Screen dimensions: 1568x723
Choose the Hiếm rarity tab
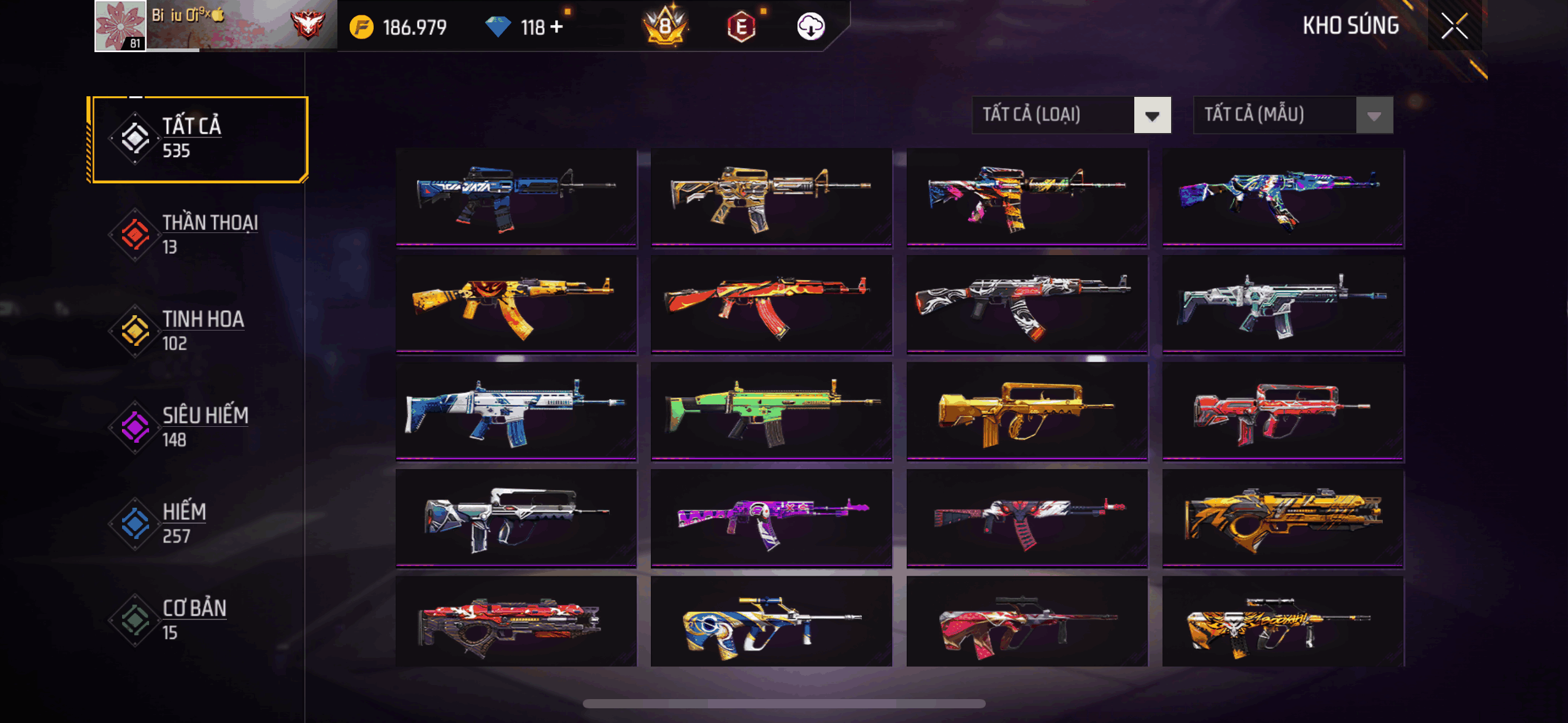point(198,523)
